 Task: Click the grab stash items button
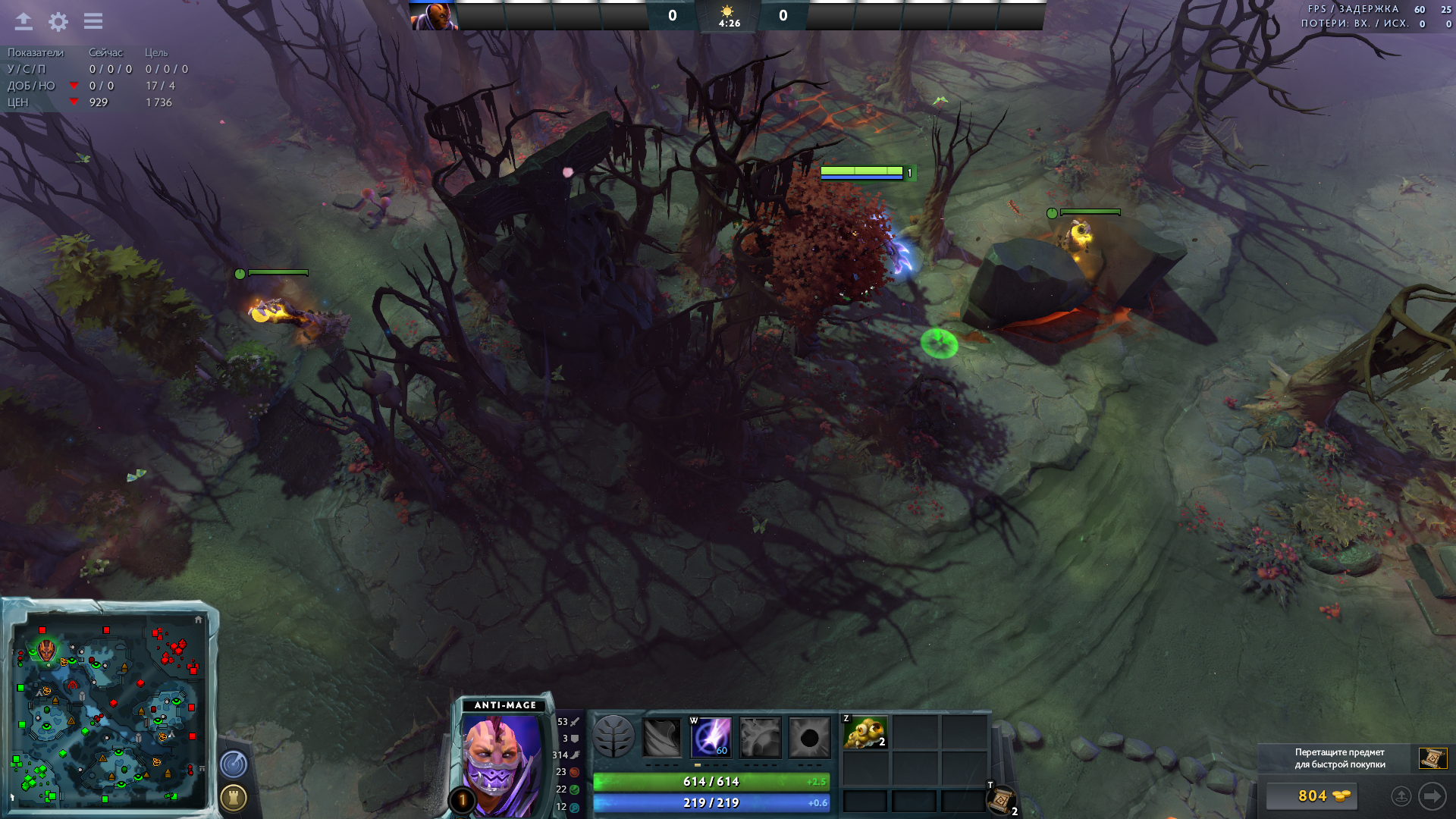pos(1401,796)
